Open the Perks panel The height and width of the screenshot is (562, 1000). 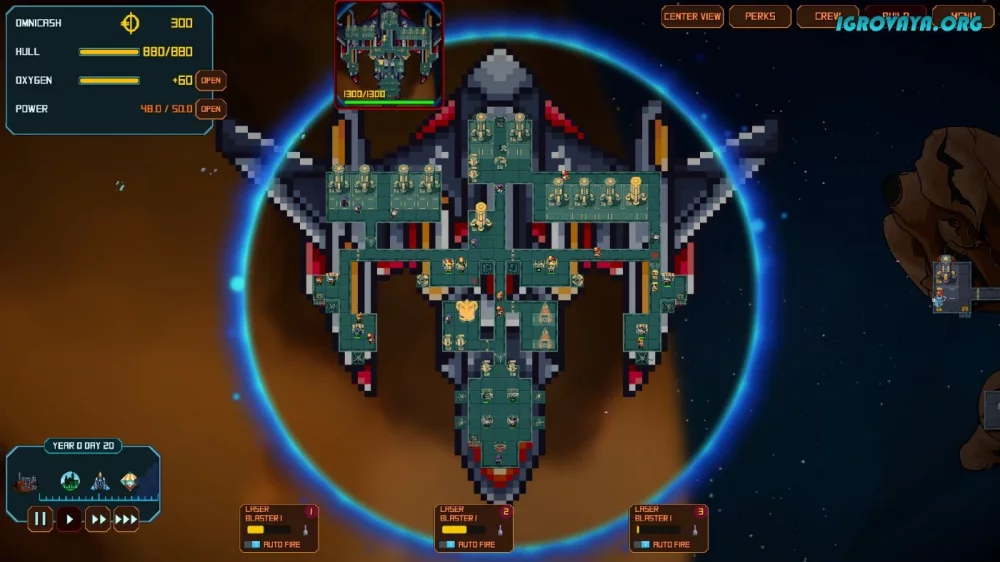(760, 17)
